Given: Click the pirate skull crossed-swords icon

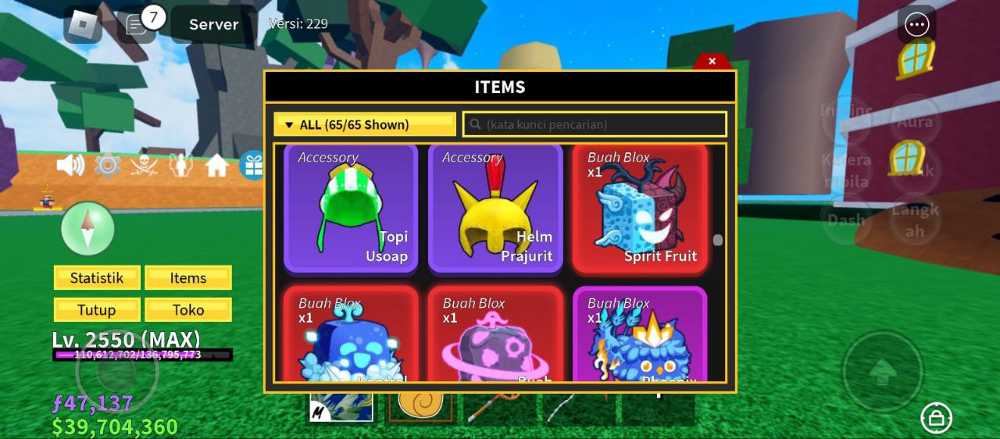Looking at the screenshot, I should point(144,165).
